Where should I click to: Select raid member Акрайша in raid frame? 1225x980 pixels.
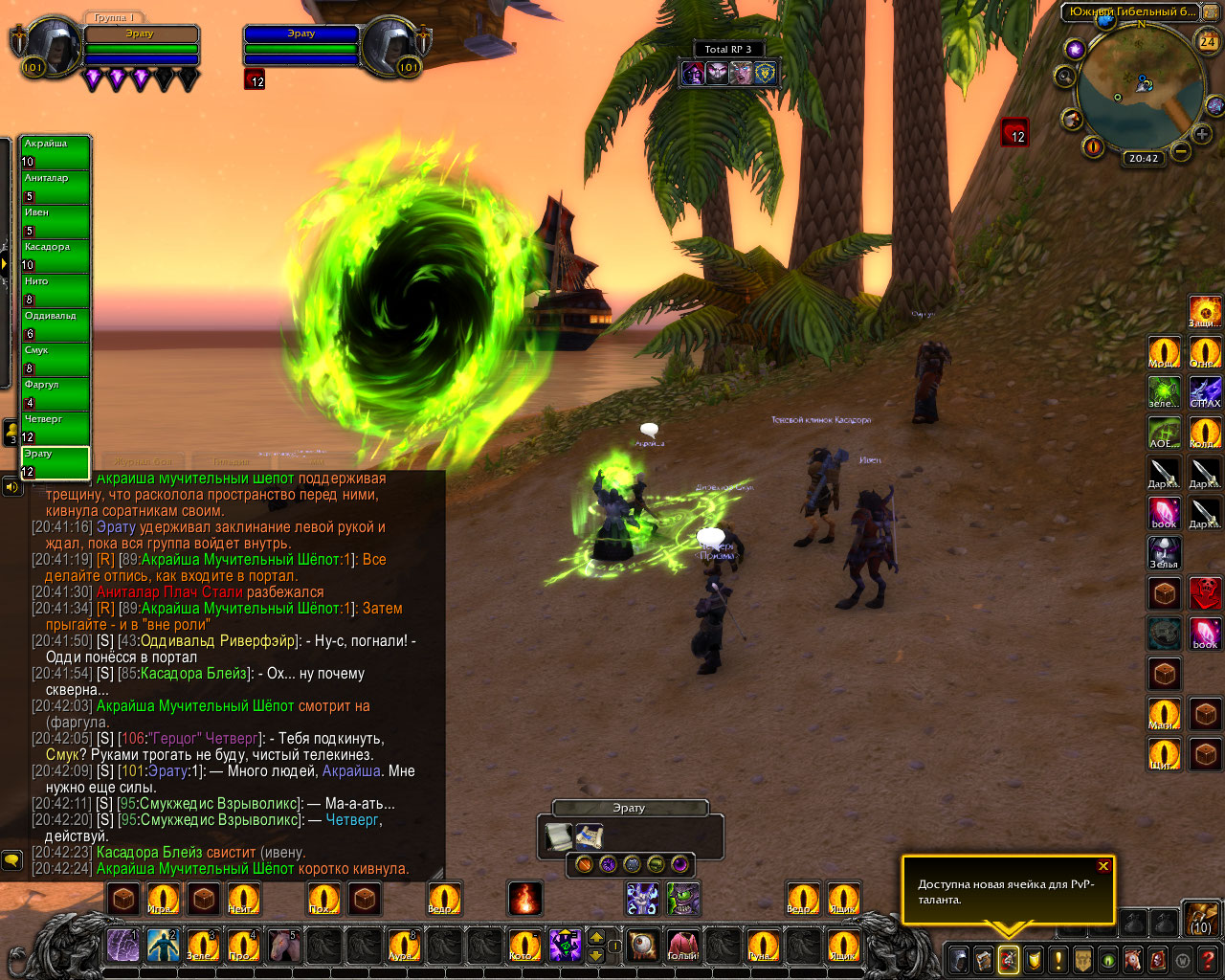tap(56, 152)
